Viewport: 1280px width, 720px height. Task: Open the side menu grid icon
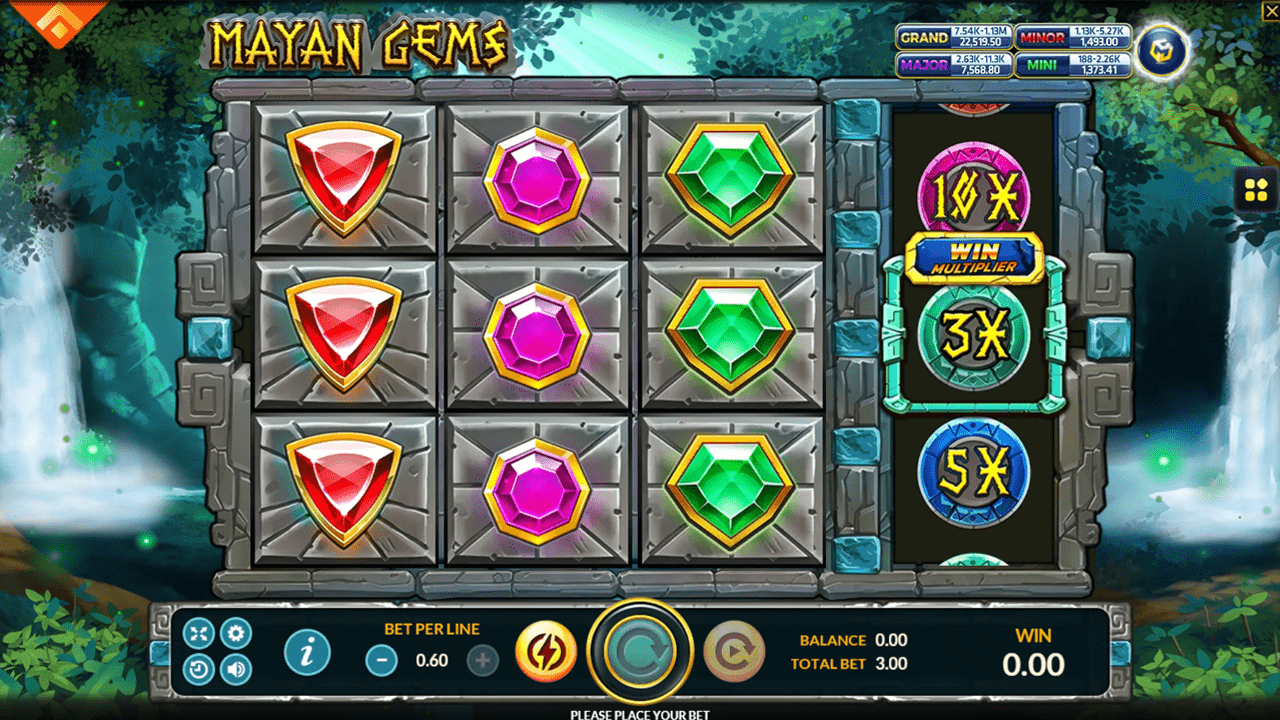pyautogui.click(x=1257, y=190)
